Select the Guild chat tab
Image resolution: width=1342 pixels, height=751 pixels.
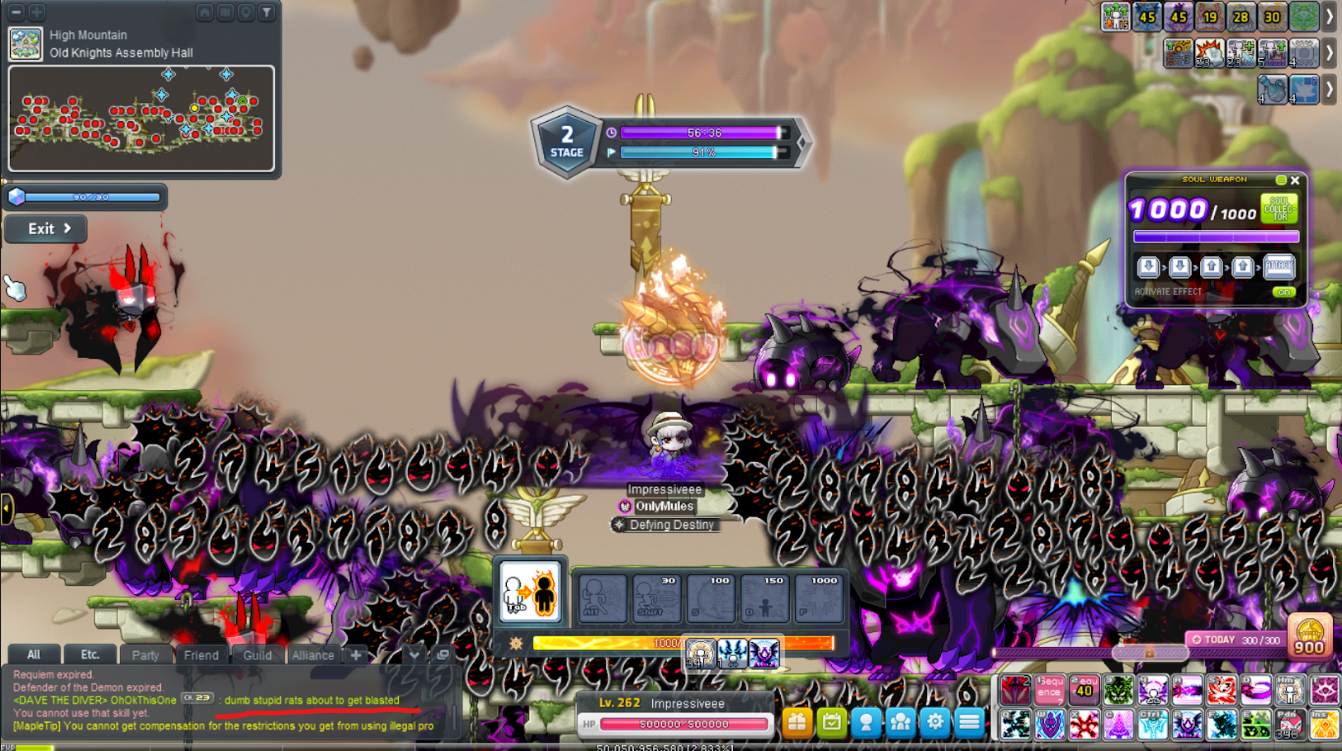coord(257,655)
